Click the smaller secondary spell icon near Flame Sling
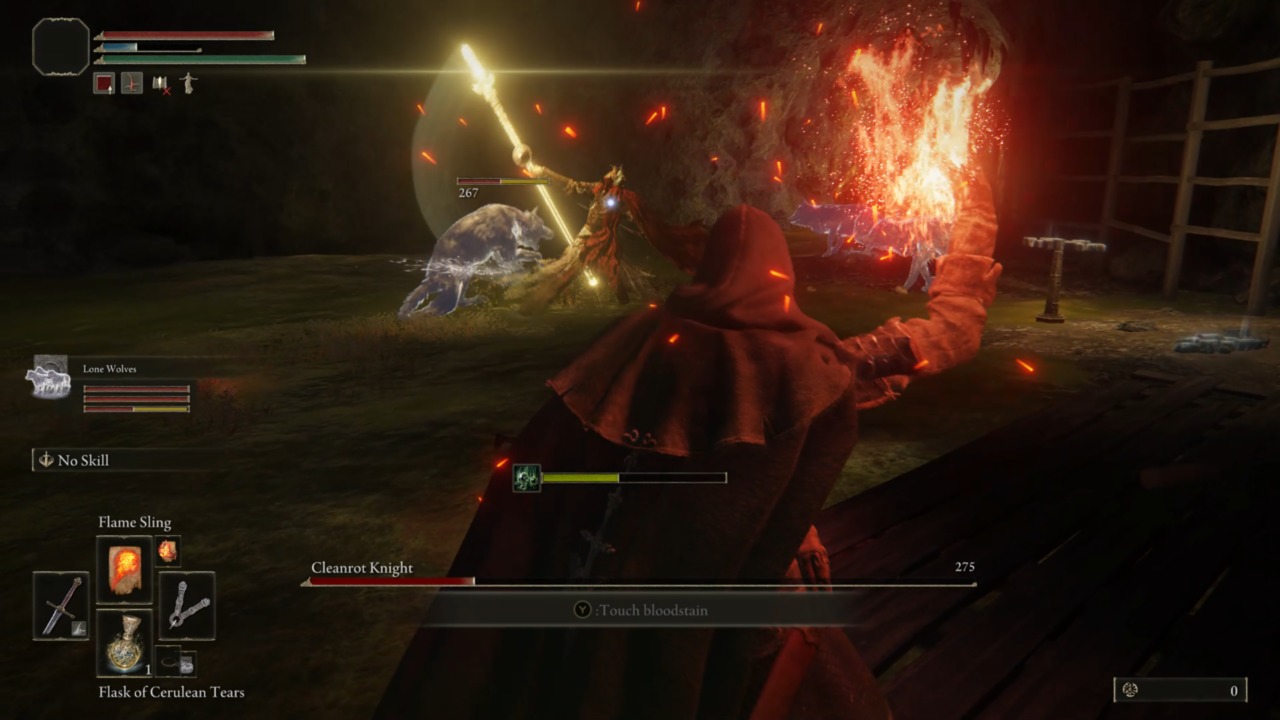 (167, 552)
